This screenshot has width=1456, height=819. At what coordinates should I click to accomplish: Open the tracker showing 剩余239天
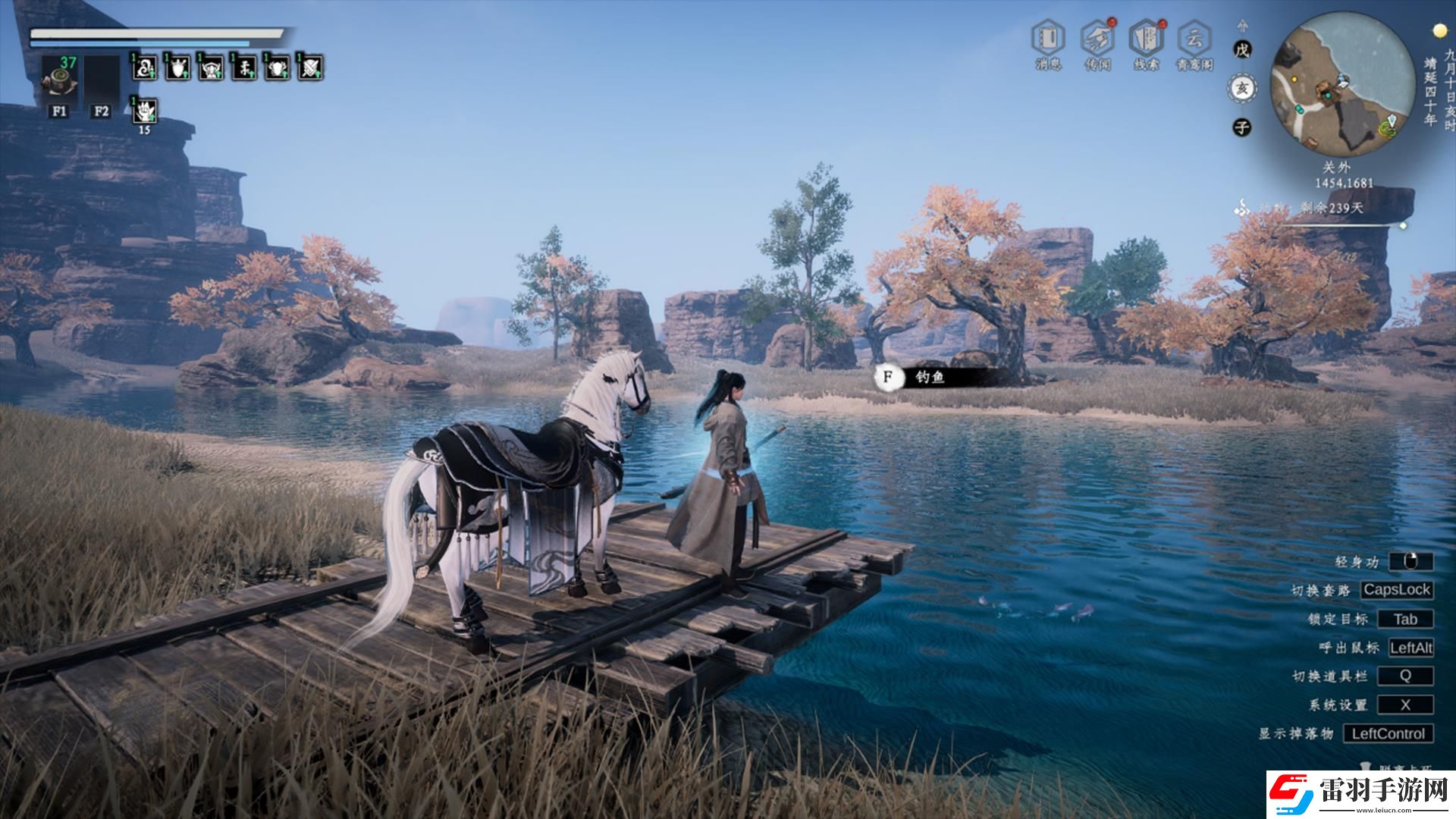(x=1331, y=208)
